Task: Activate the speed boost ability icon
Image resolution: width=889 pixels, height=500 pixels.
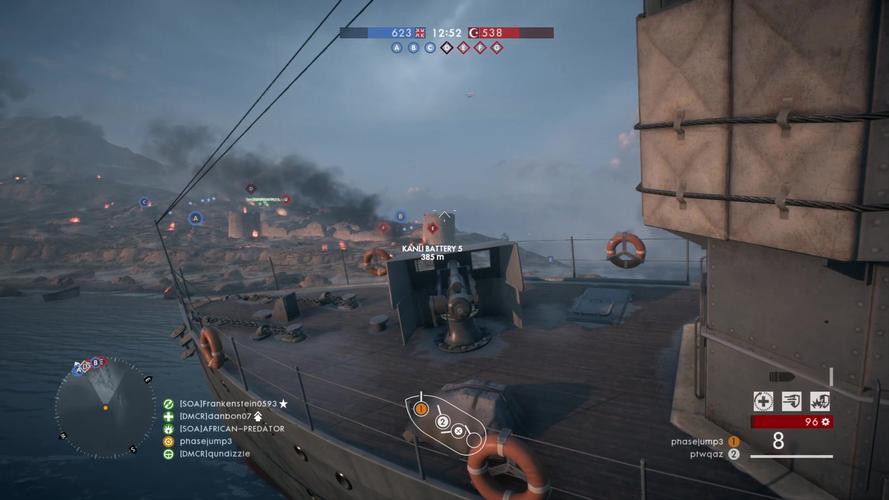Action: pyautogui.click(x=792, y=401)
